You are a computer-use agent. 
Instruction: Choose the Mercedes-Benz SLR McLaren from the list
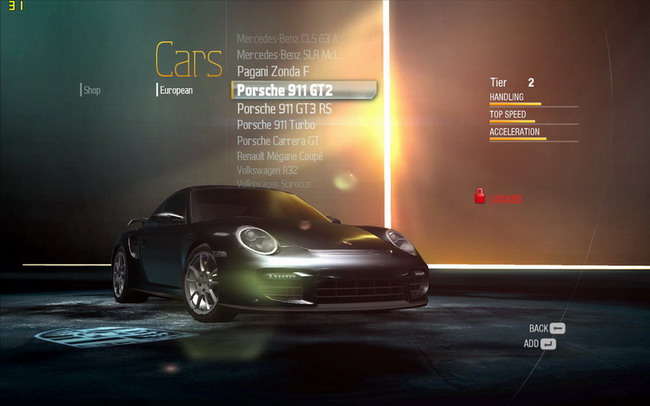(x=294, y=54)
